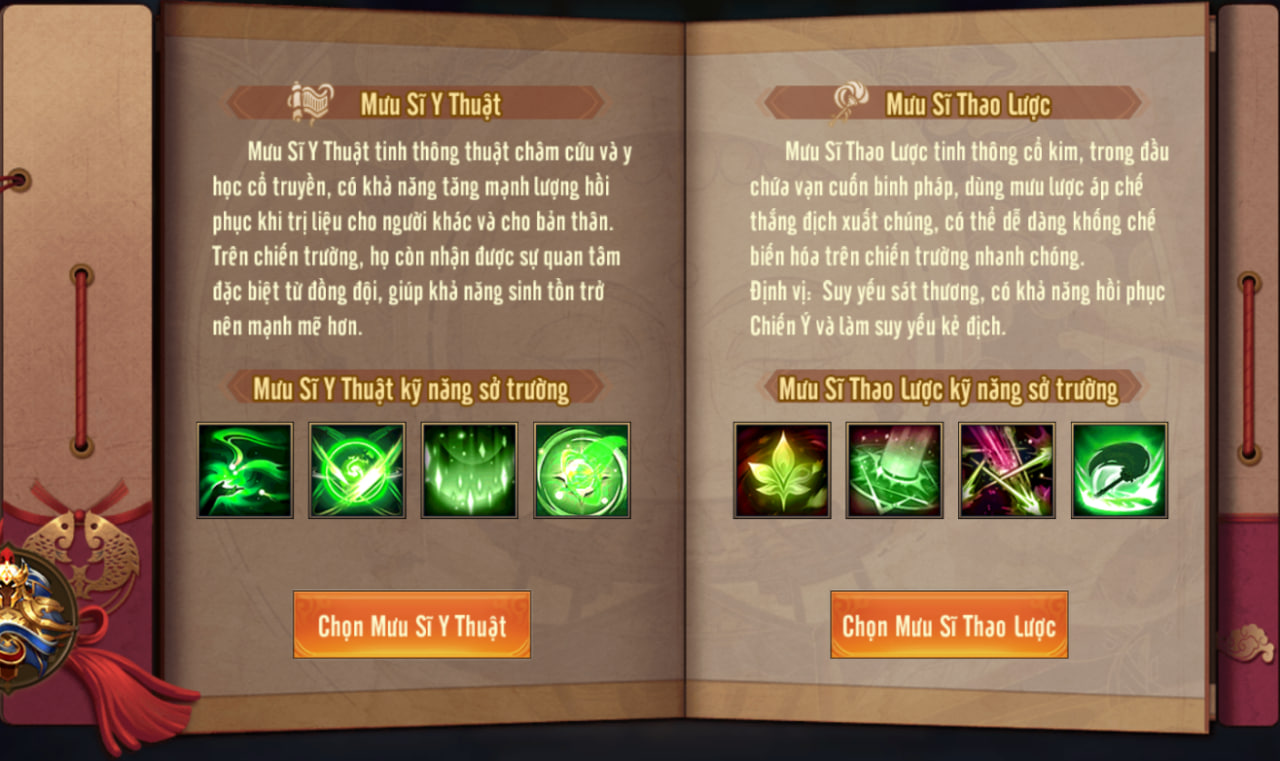Examine the green feather fan skill icon
Viewport: 1280px width, 761px height.
point(1119,470)
